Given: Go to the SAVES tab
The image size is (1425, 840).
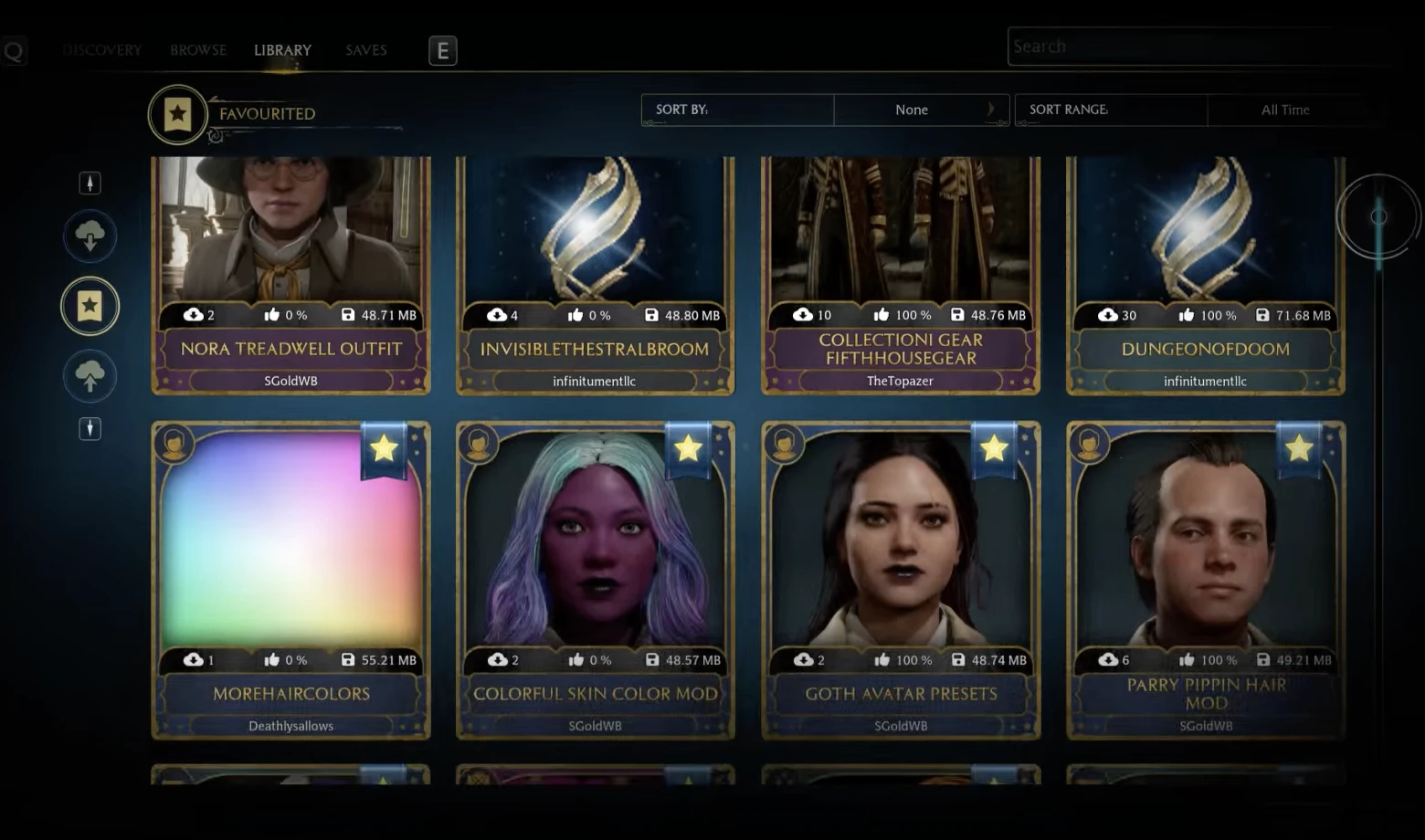Looking at the screenshot, I should click(365, 50).
